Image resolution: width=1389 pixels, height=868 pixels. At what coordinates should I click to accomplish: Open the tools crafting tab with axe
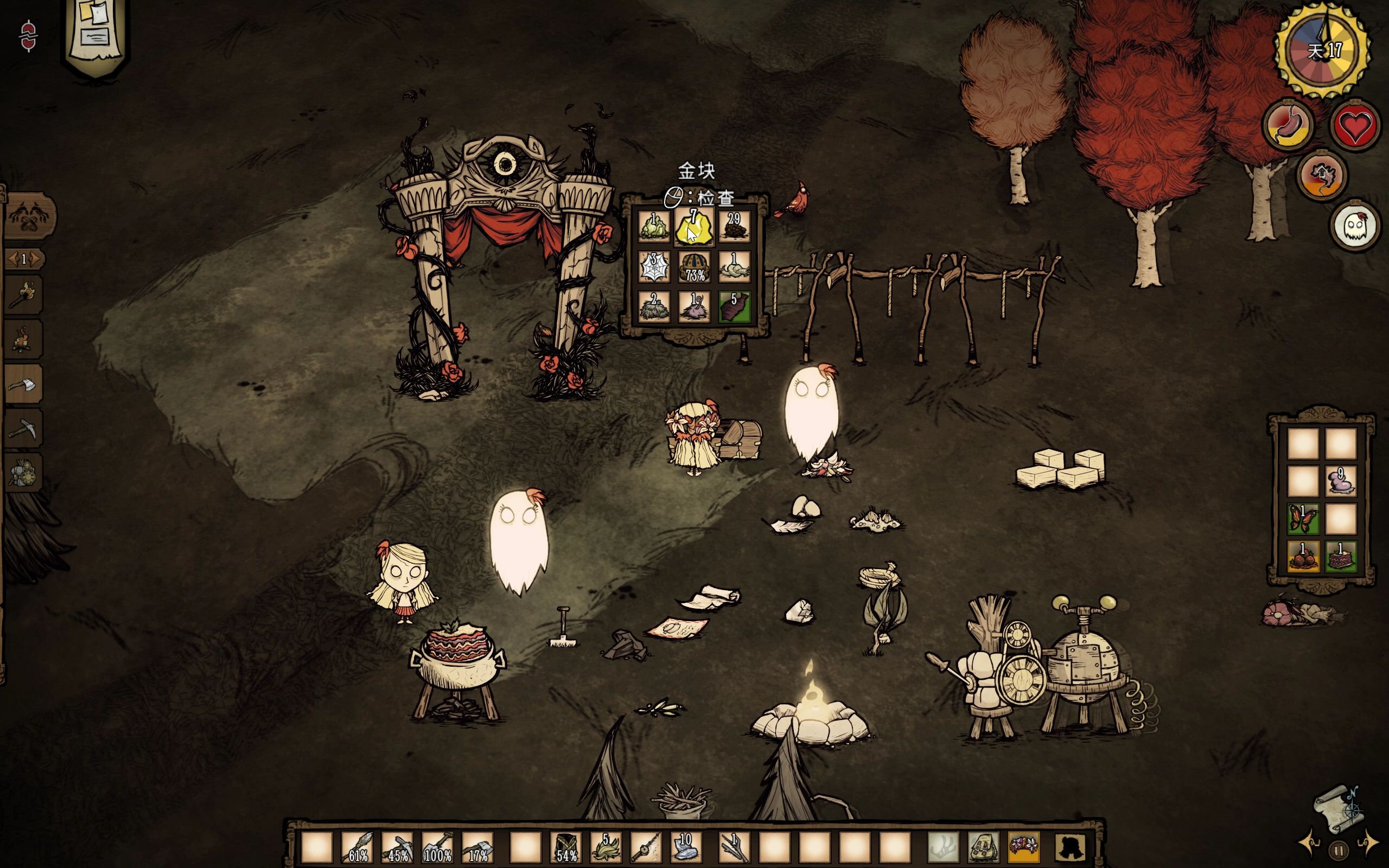point(23,385)
